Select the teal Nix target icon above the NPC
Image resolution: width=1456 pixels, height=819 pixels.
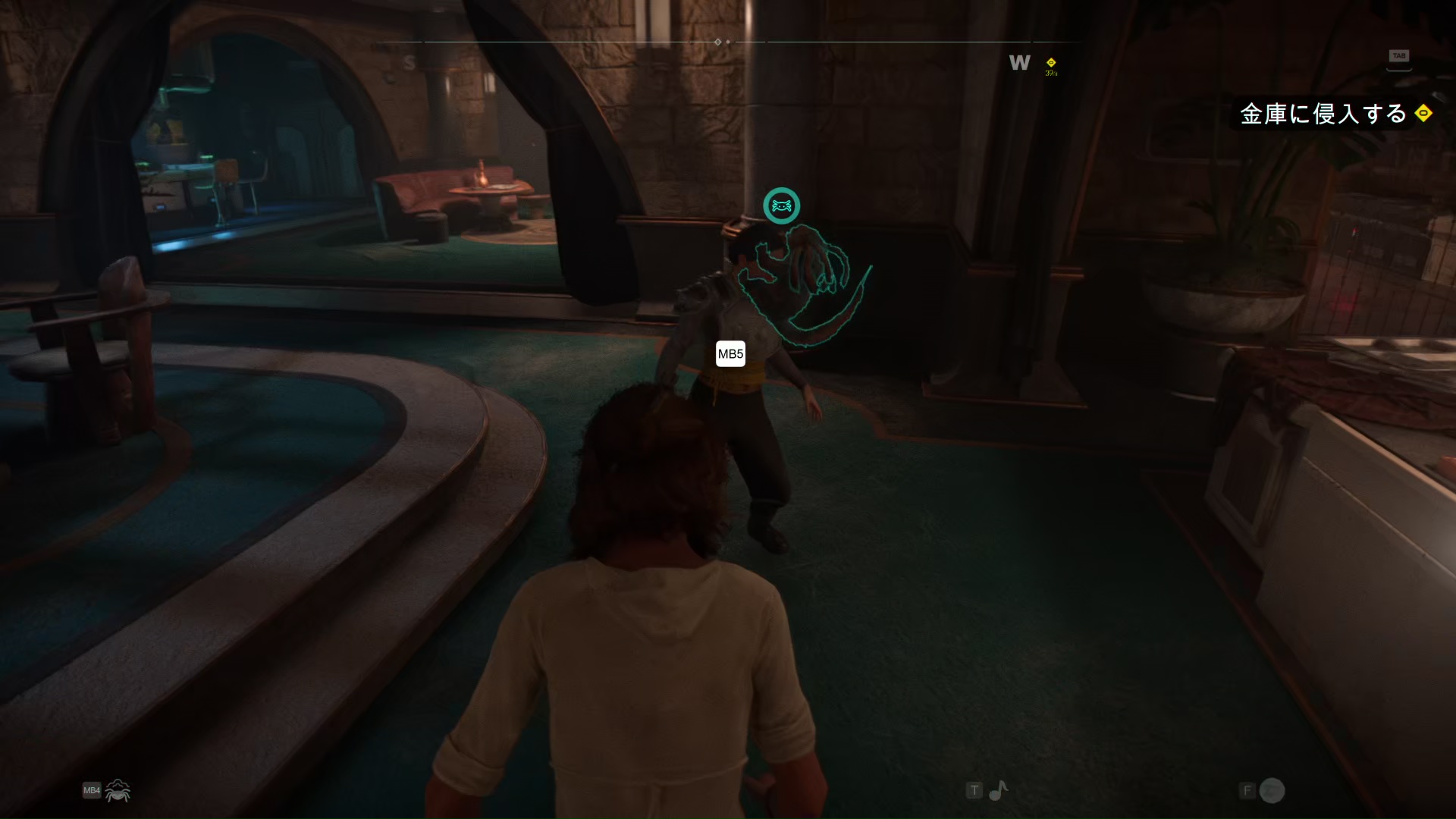[x=781, y=206]
